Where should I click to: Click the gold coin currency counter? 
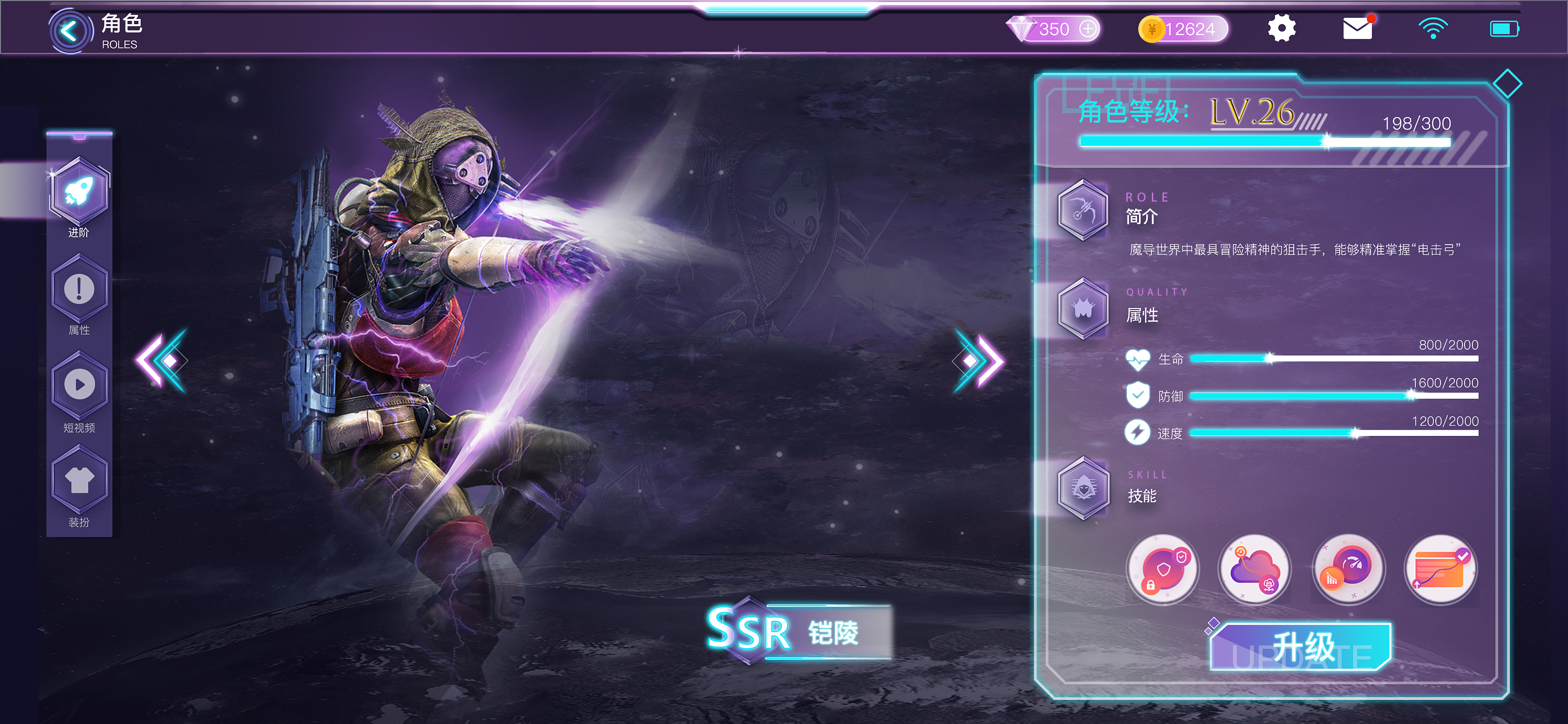click(1183, 29)
